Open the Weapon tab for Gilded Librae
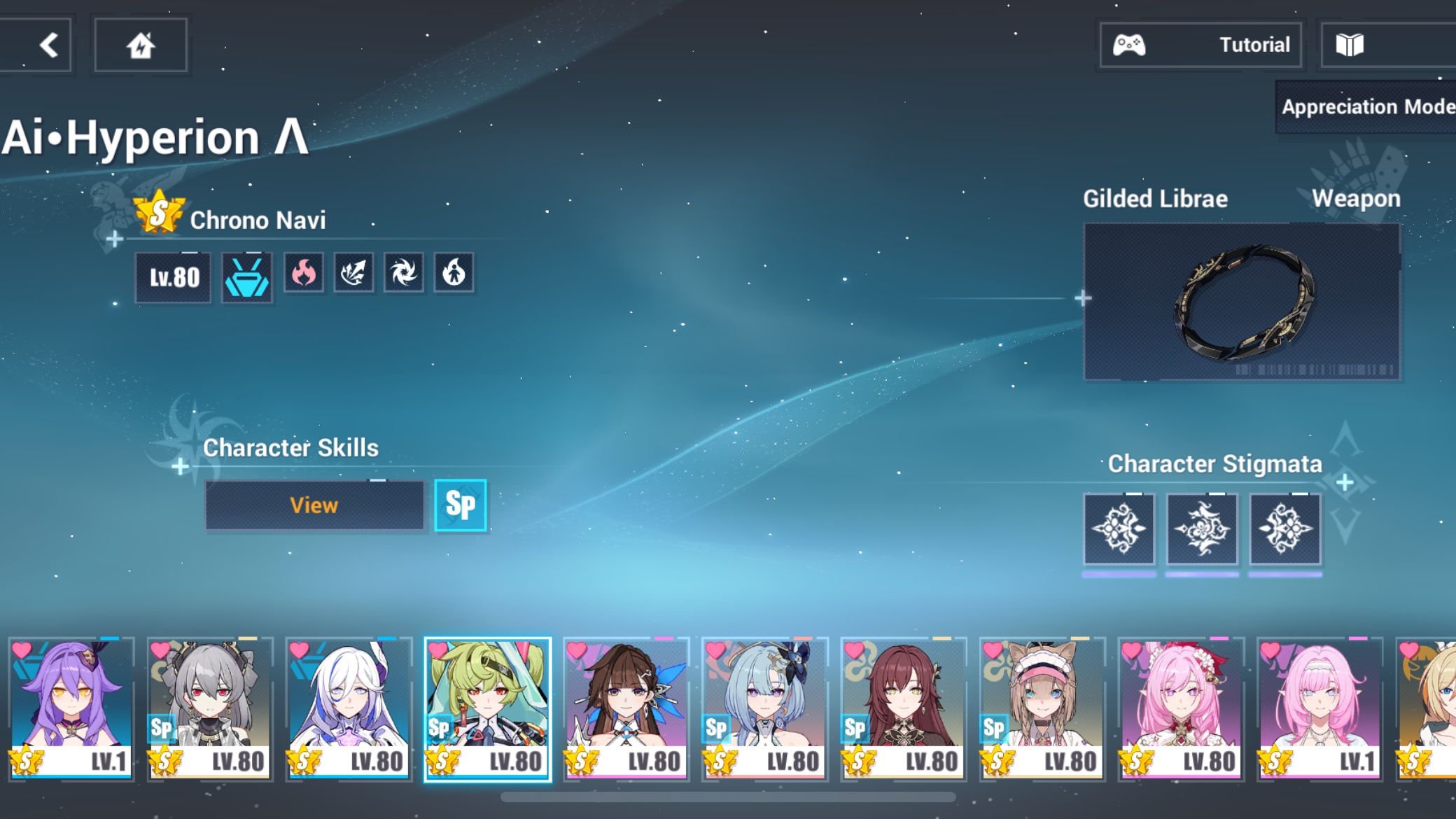The width and height of the screenshot is (1456, 819). [1357, 198]
